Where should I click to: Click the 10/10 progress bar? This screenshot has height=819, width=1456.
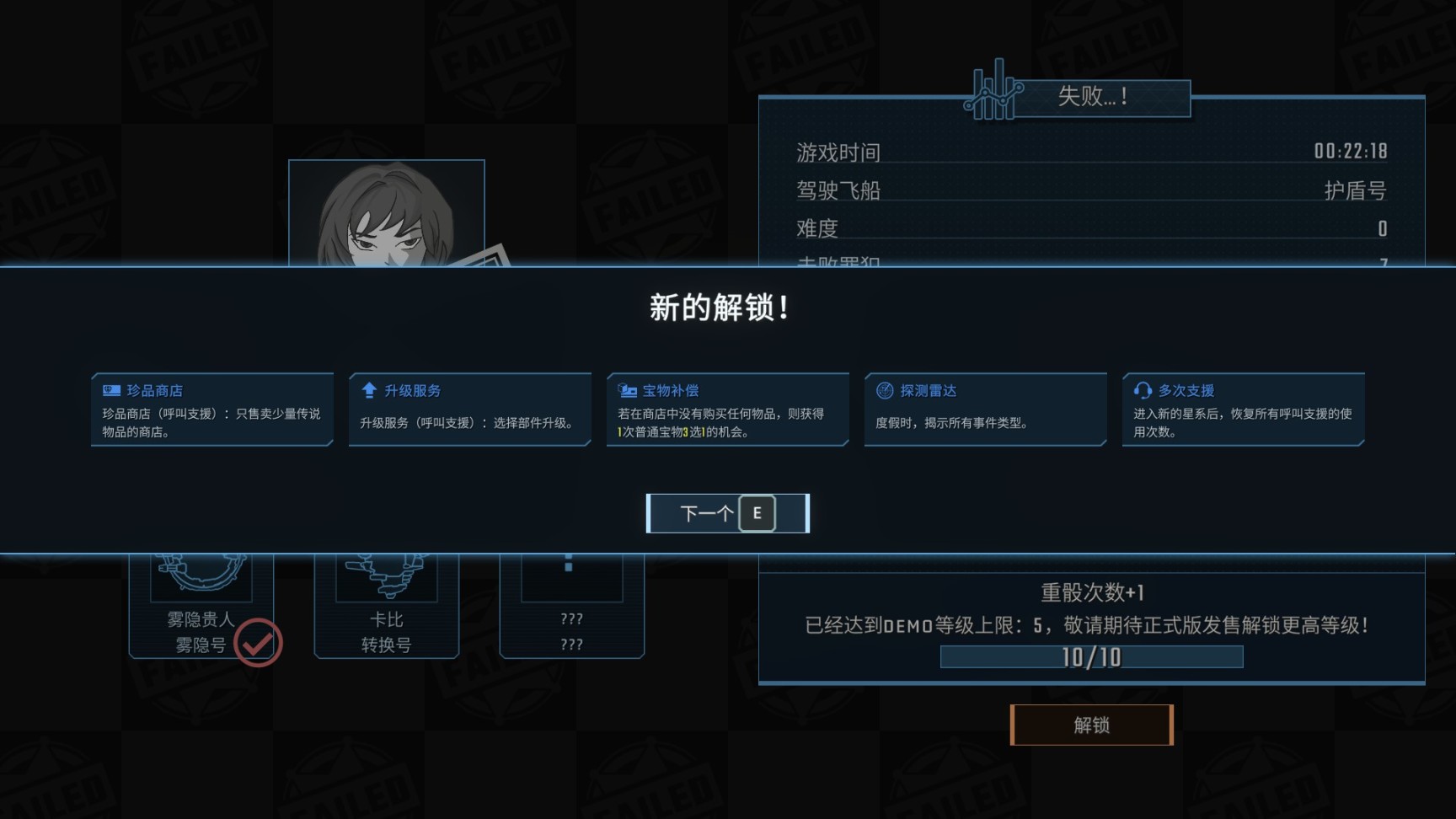pos(1091,656)
